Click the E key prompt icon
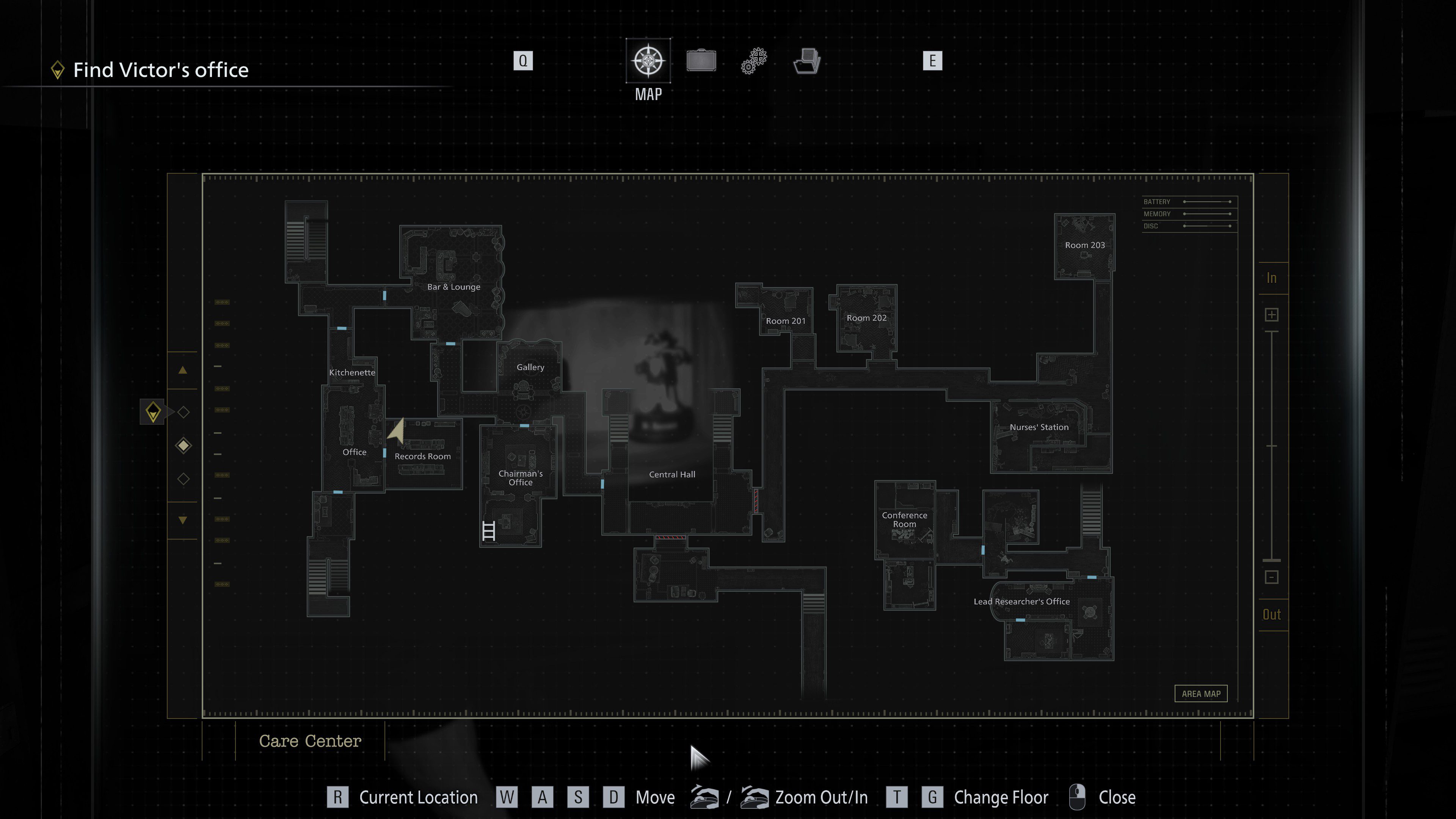Image resolution: width=1456 pixels, height=819 pixels. click(x=933, y=61)
